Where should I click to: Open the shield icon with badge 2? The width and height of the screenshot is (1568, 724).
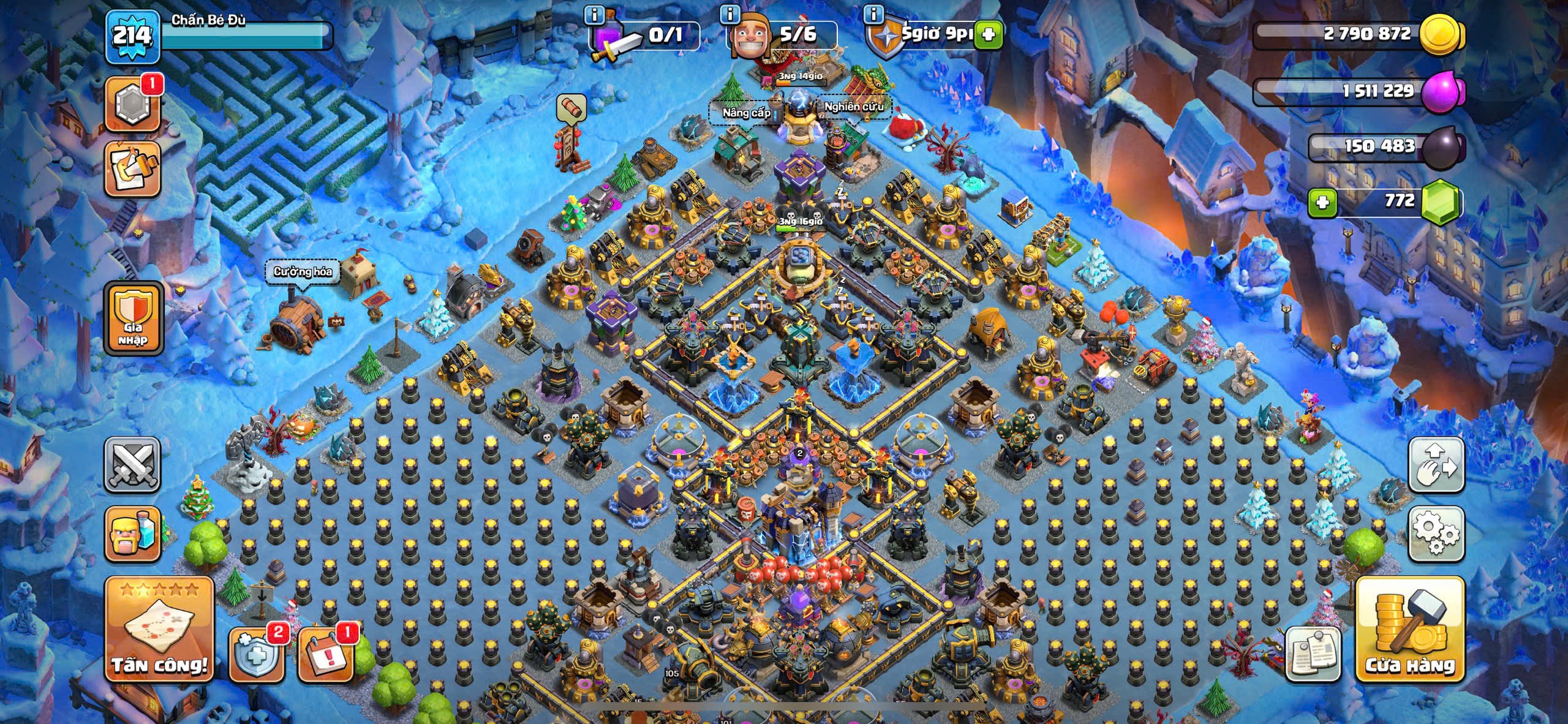[x=256, y=655]
